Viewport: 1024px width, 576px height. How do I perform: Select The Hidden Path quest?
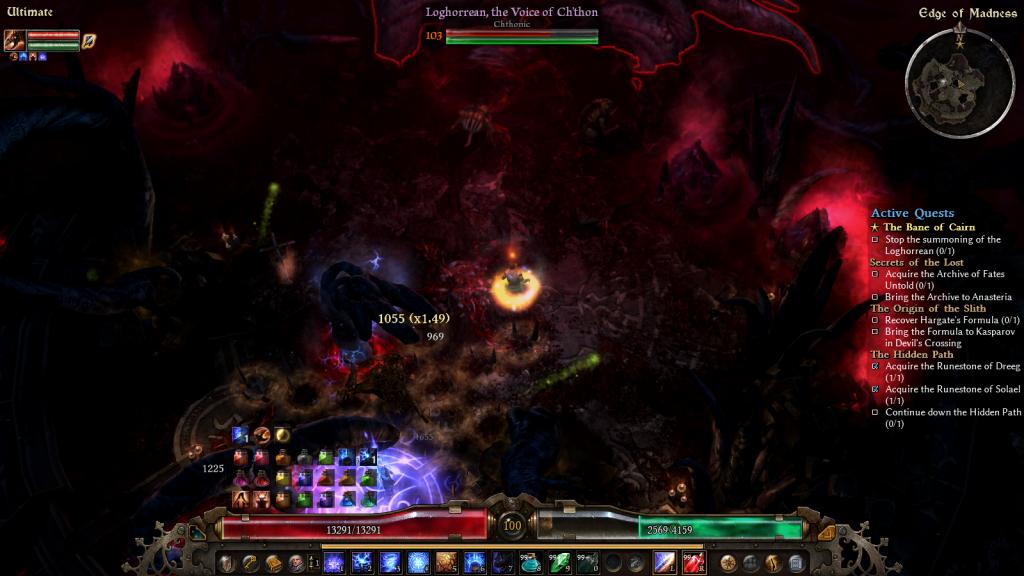(x=911, y=354)
